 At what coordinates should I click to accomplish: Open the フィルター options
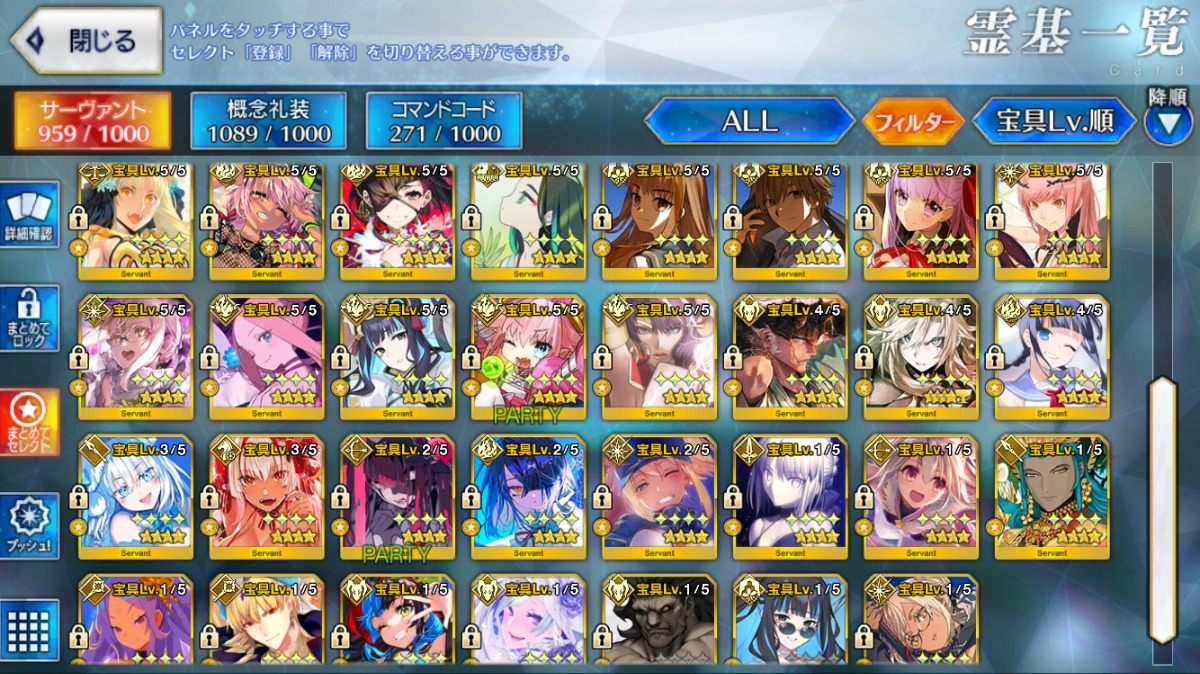(911, 122)
